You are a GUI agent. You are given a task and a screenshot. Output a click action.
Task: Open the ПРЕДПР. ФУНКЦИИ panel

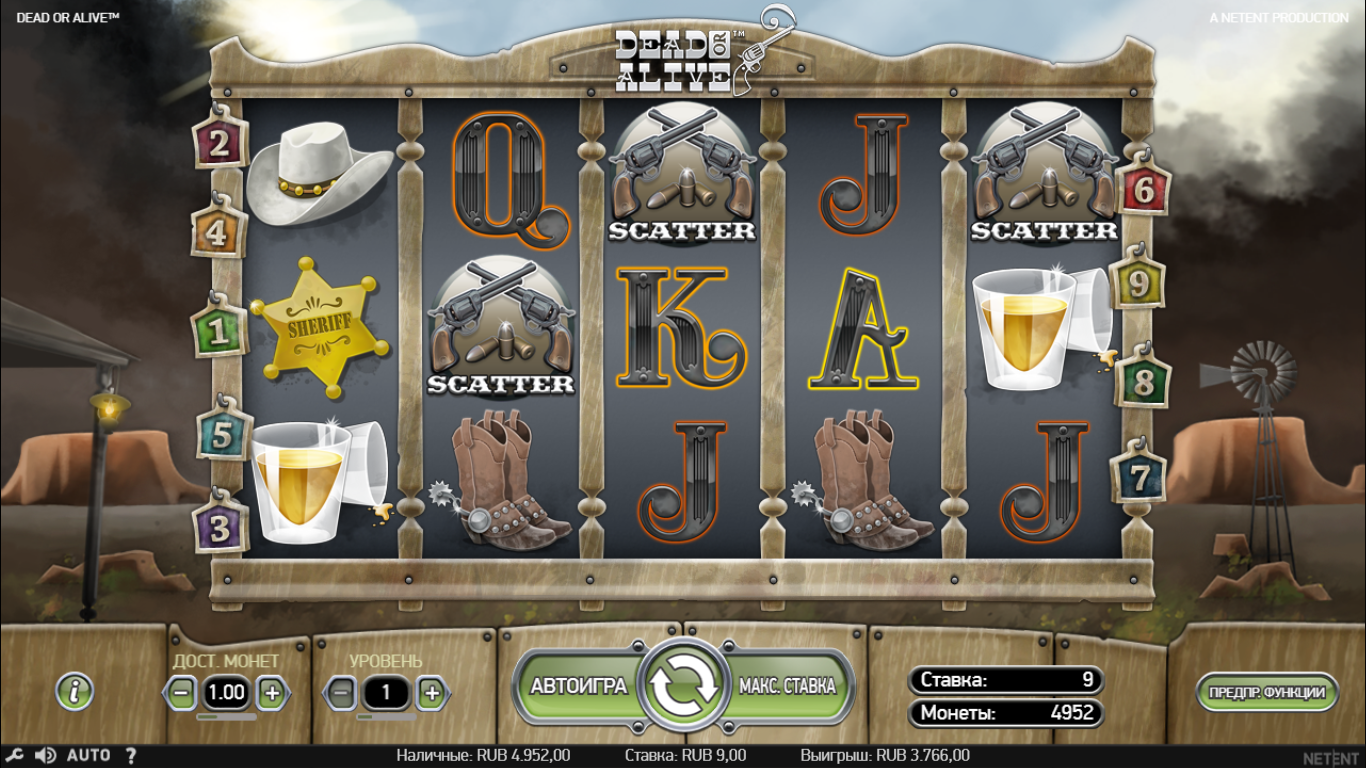pos(1266,692)
